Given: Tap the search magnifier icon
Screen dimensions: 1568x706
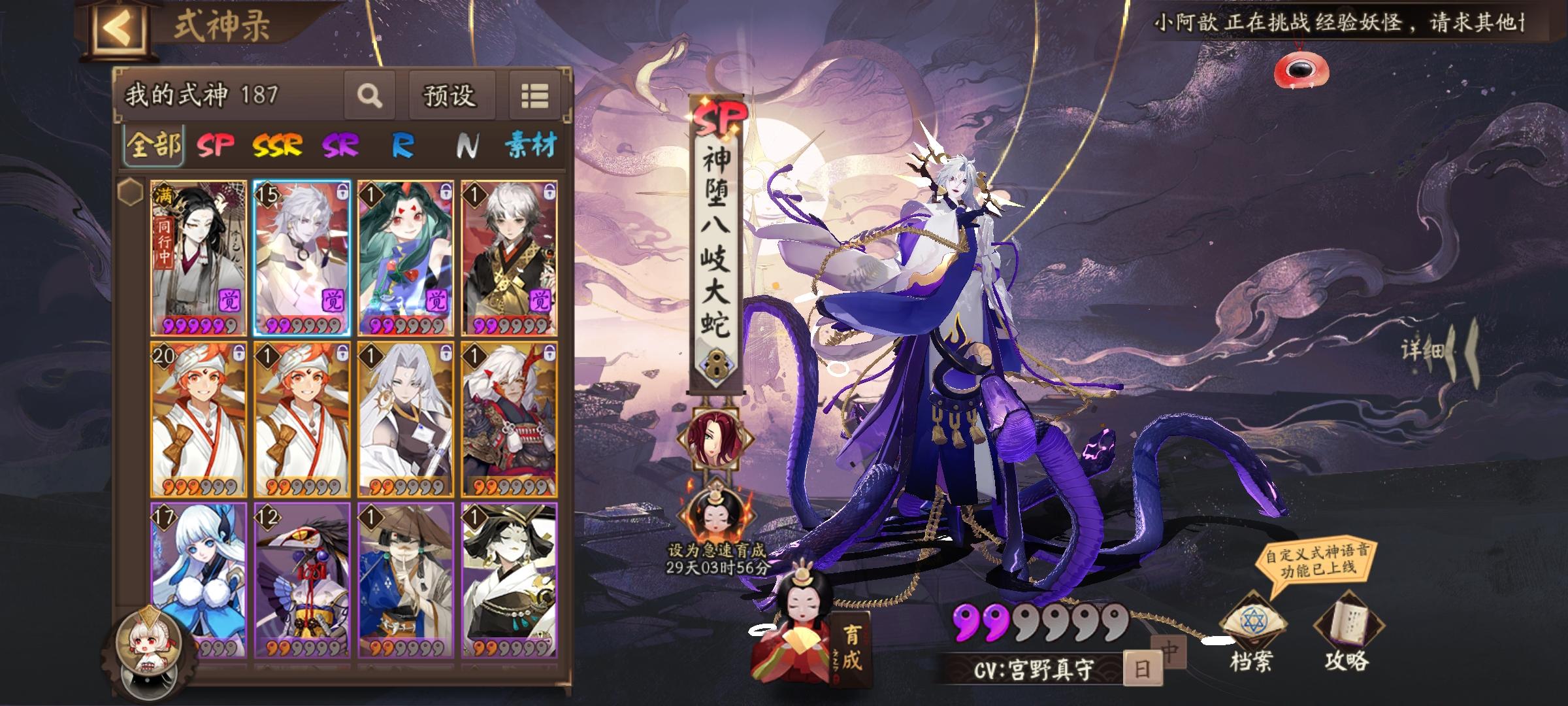Looking at the screenshot, I should point(369,96).
